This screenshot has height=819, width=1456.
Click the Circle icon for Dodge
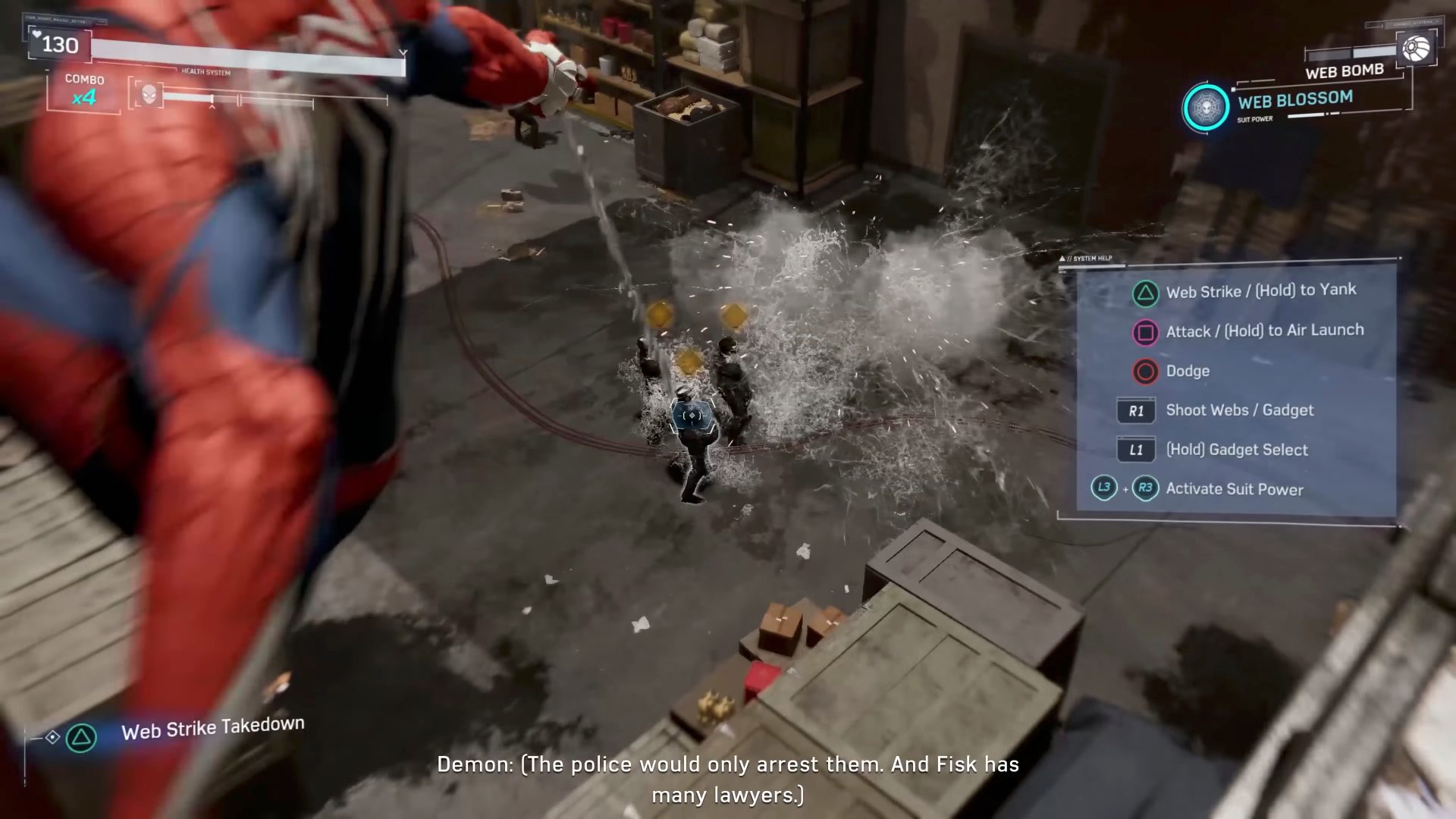1145,371
